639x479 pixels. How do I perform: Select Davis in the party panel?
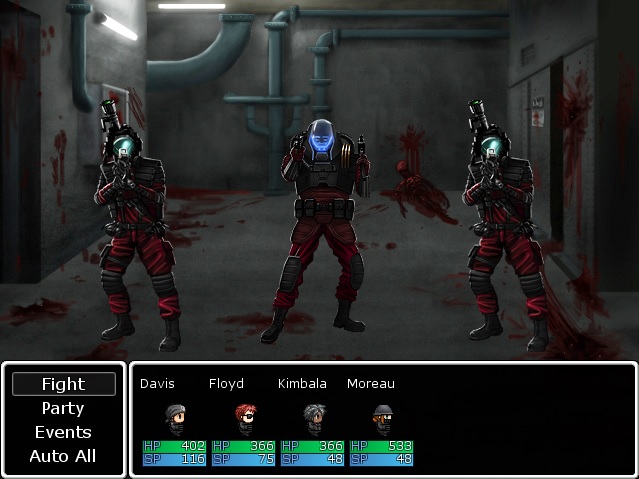[176, 418]
